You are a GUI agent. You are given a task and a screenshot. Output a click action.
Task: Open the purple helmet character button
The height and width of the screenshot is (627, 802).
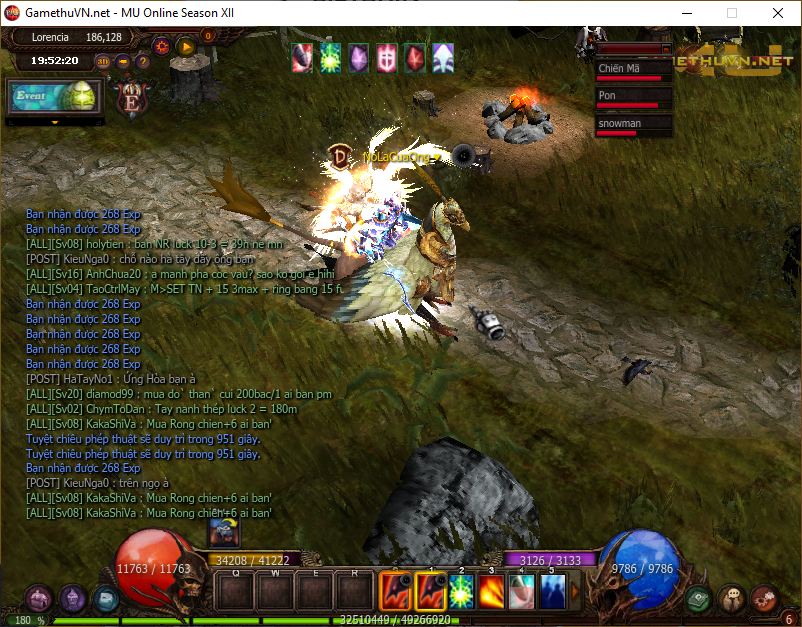72,598
